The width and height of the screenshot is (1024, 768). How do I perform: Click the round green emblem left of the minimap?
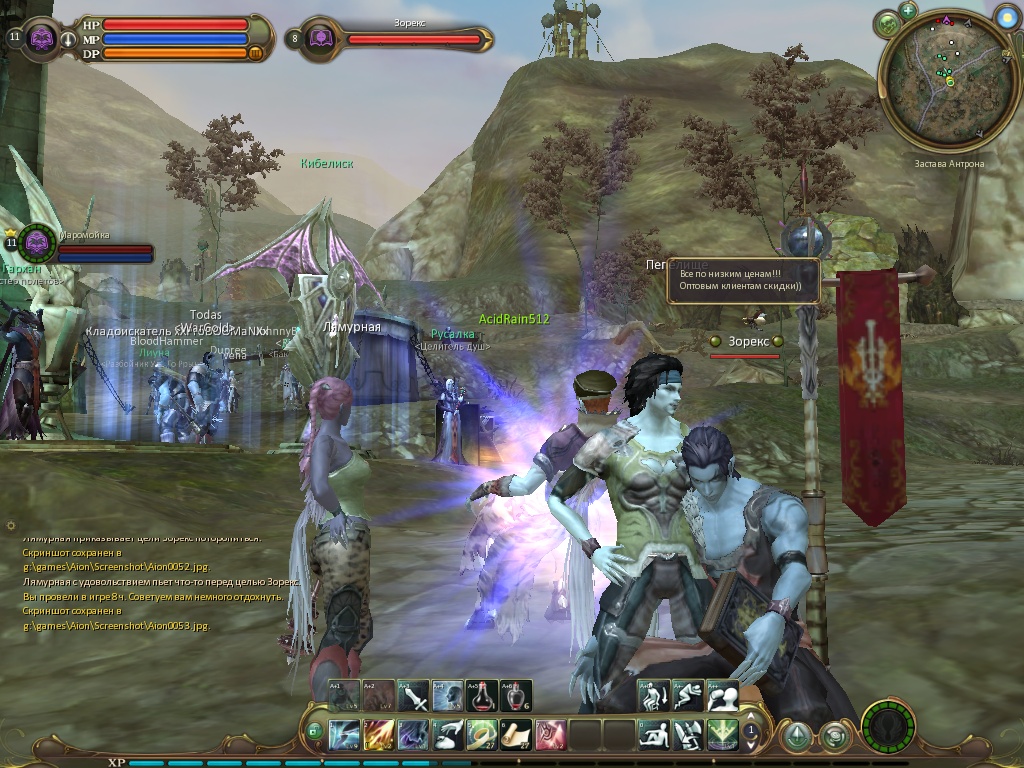point(887,25)
